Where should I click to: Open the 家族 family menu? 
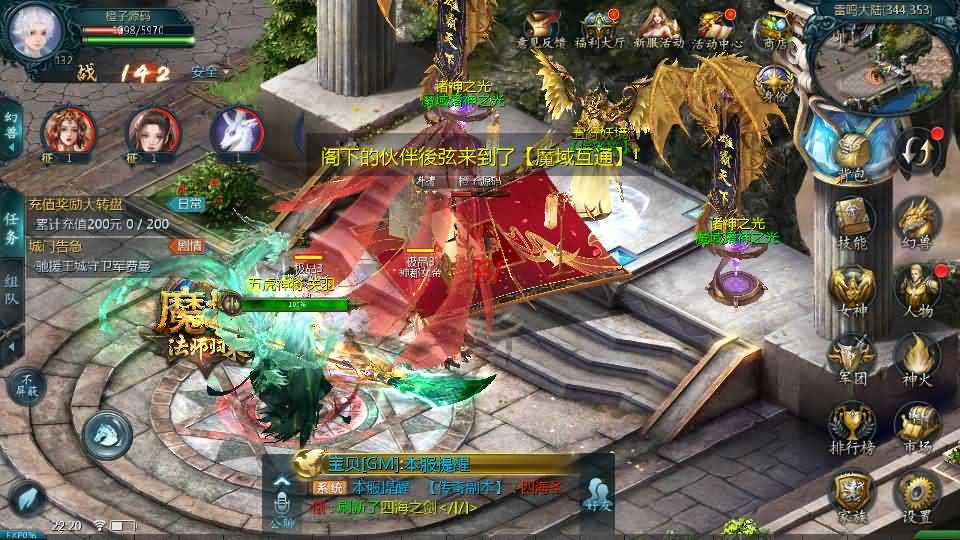pos(852,494)
